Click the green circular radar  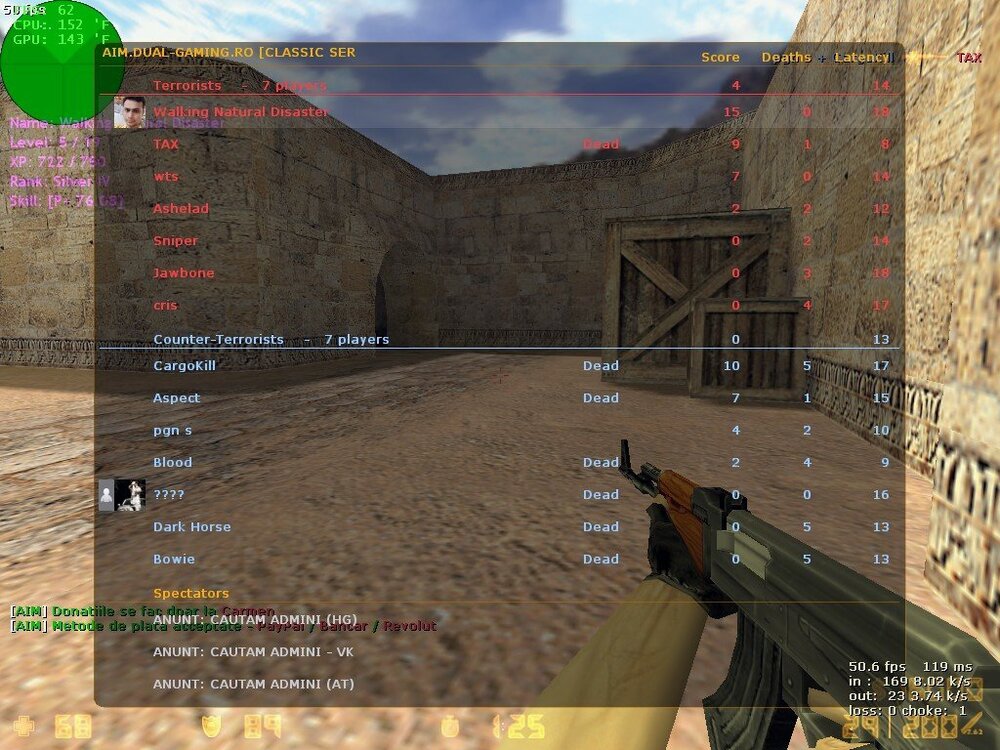point(48,60)
